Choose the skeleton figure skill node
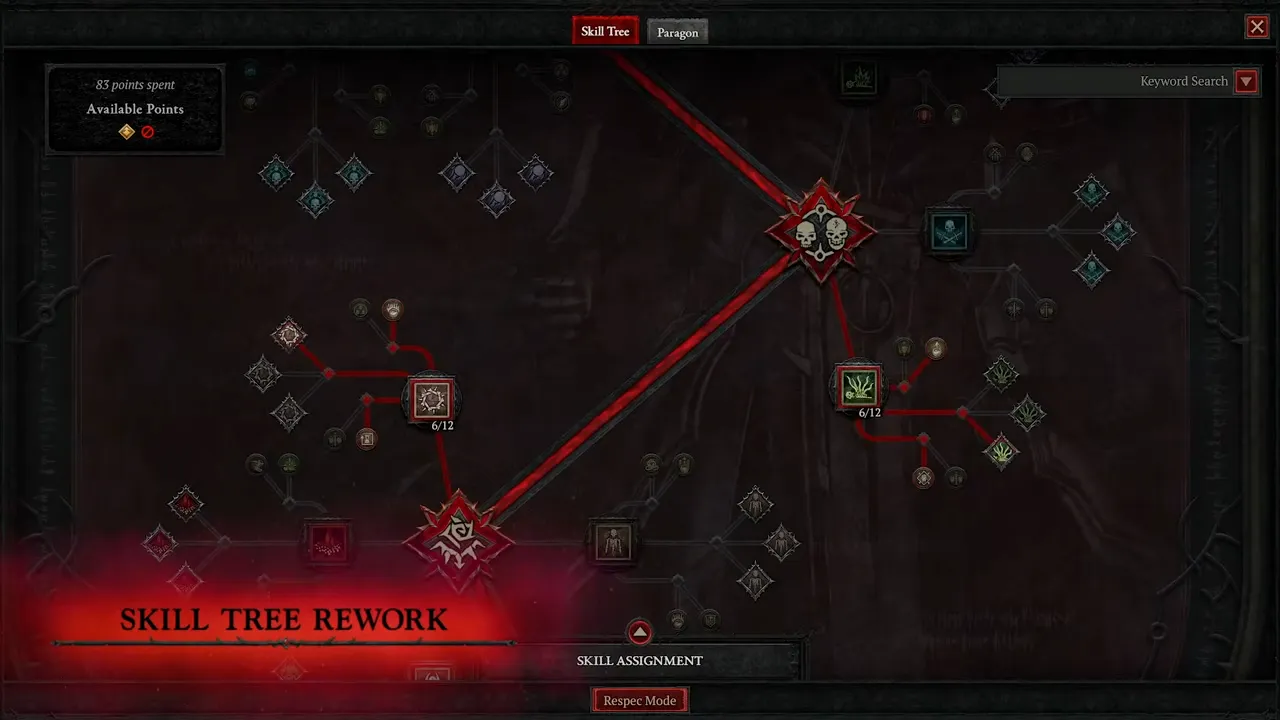The width and height of the screenshot is (1280, 720). click(x=611, y=542)
